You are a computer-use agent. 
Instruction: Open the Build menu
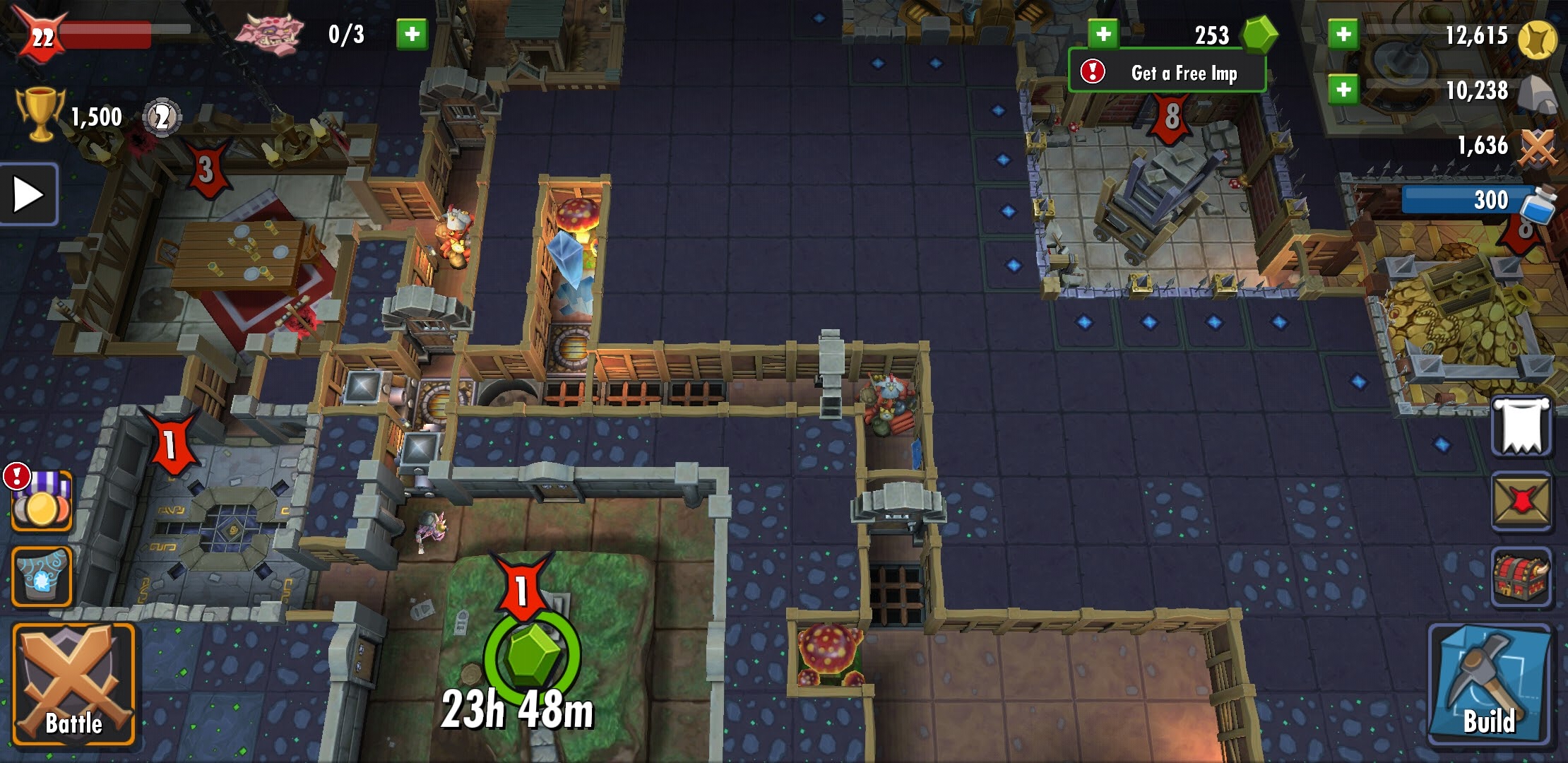(x=1490, y=684)
